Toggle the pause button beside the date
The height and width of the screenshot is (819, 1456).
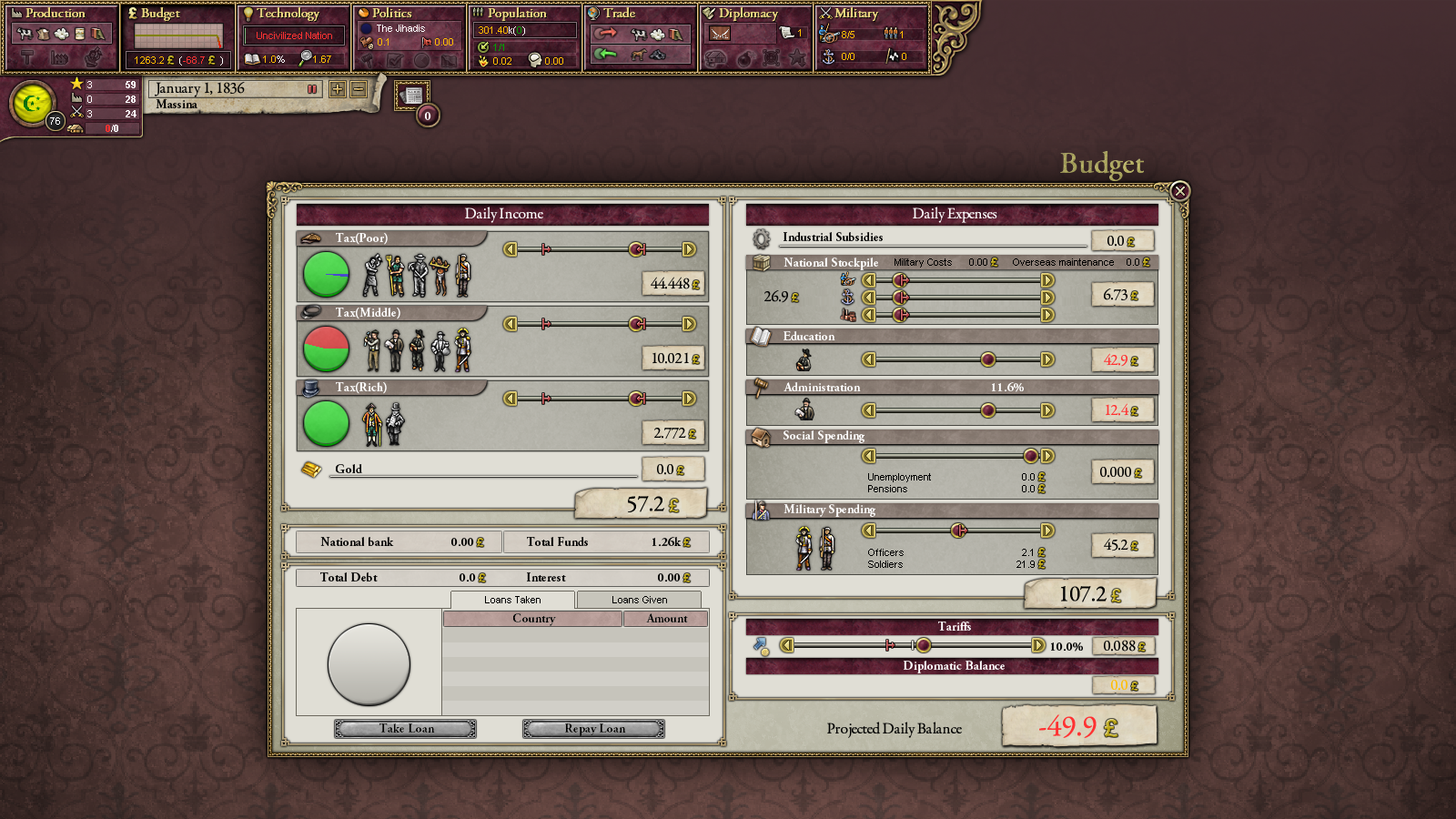tap(312, 89)
